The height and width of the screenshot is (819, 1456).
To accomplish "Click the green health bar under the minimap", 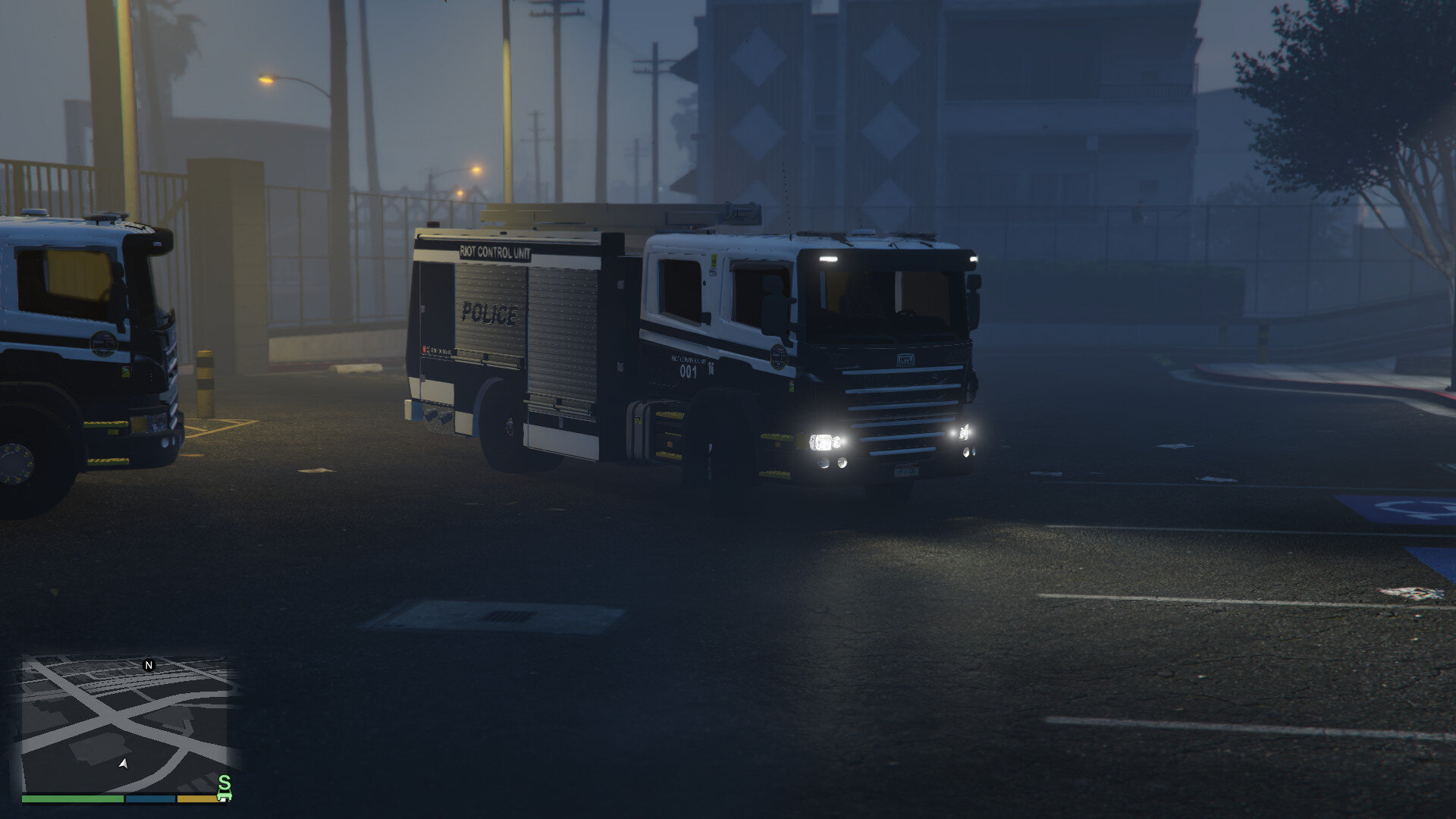I will pos(72,799).
